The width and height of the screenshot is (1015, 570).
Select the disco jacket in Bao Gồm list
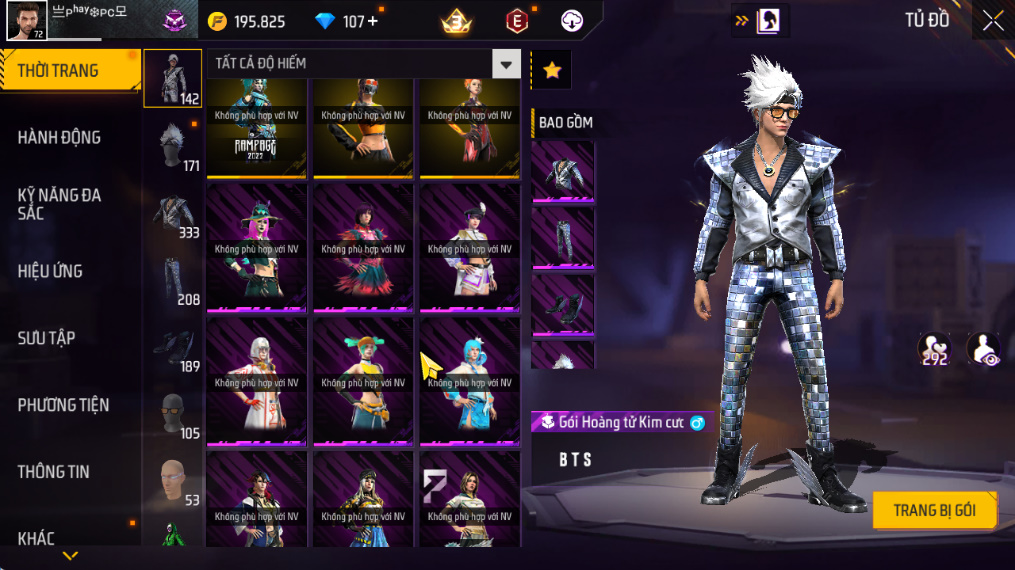(563, 172)
